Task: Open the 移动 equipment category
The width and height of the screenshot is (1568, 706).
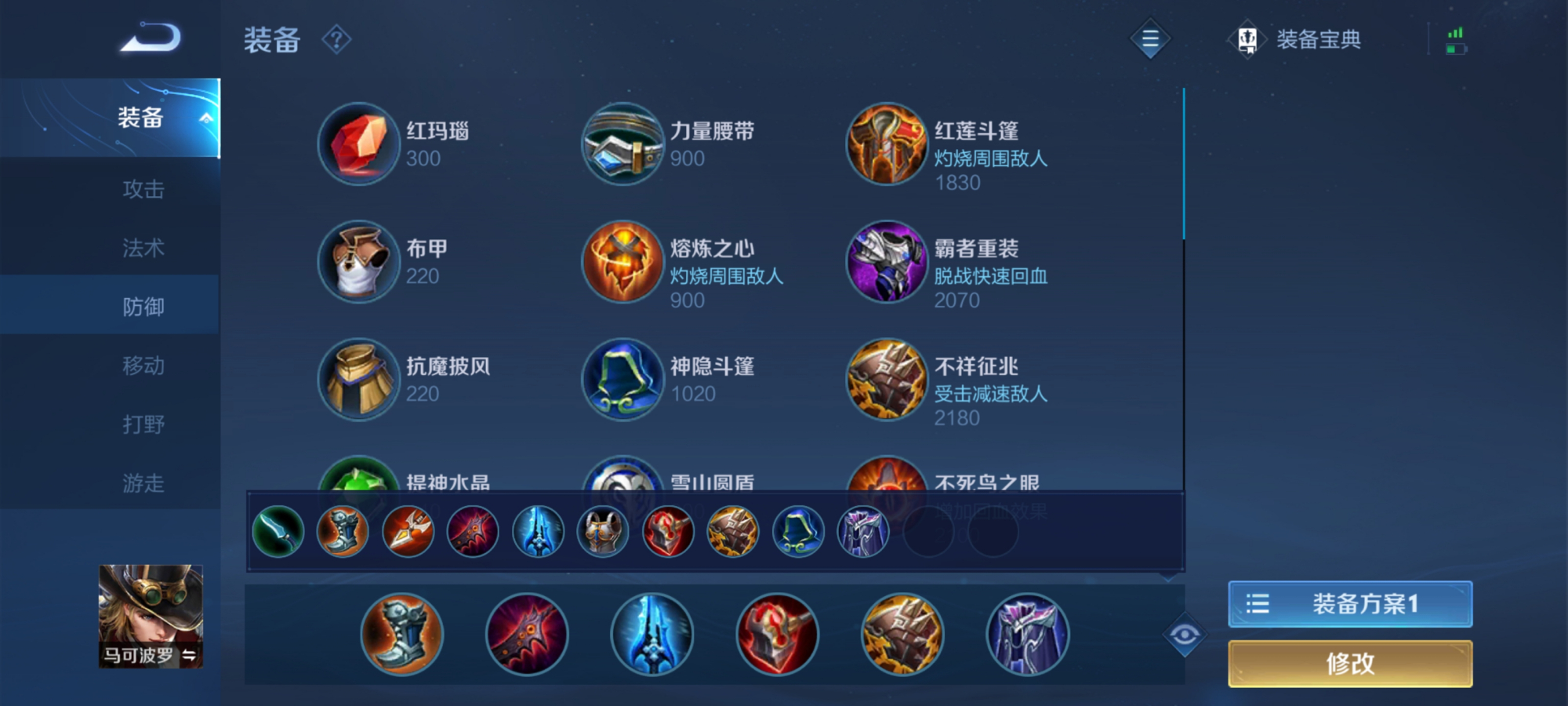Action: click(x=145, y=365)
